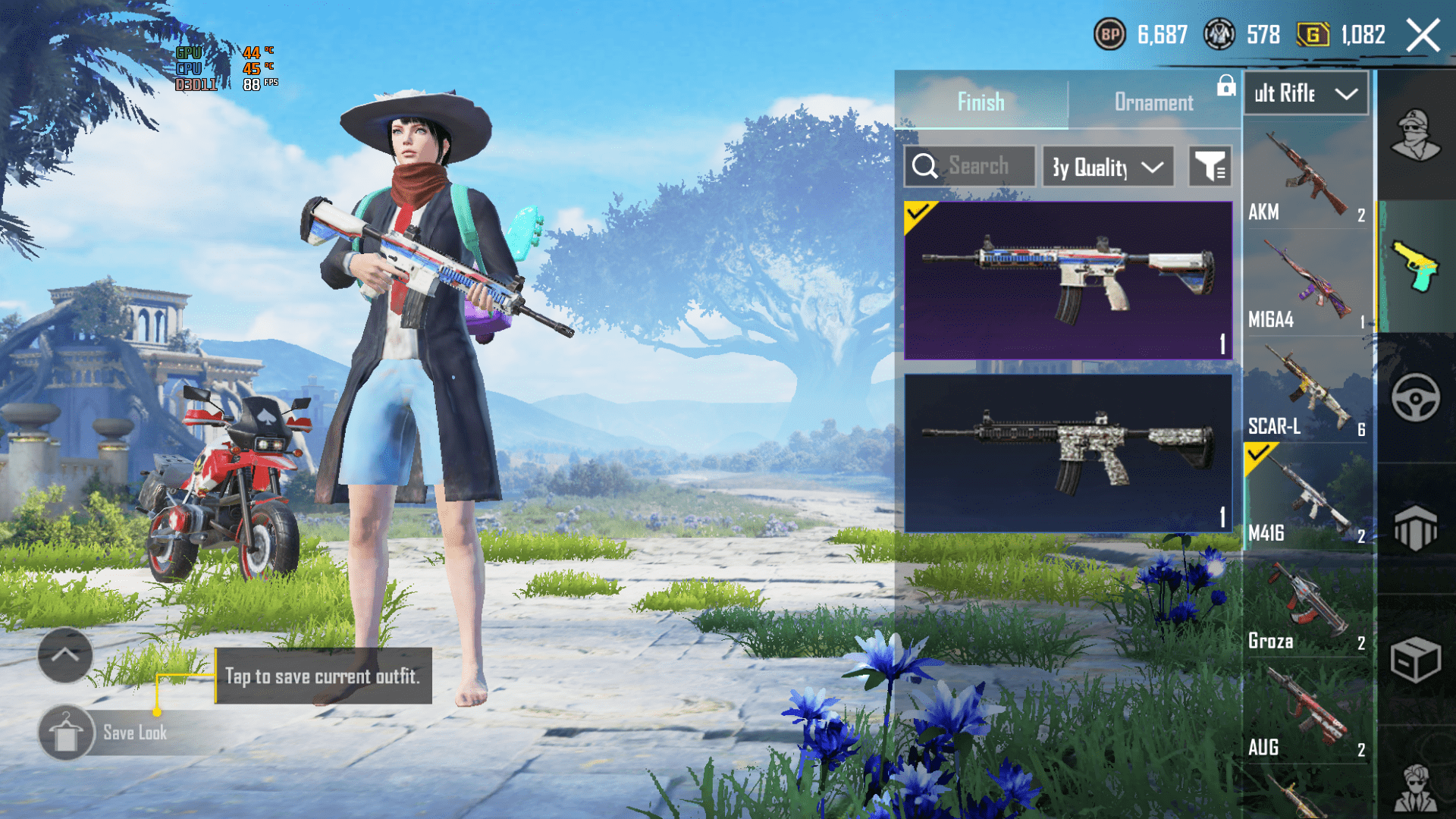Screen dimensions: 1456x819
Task: Save the current outfit with Save Look
Action: (106, 733)
